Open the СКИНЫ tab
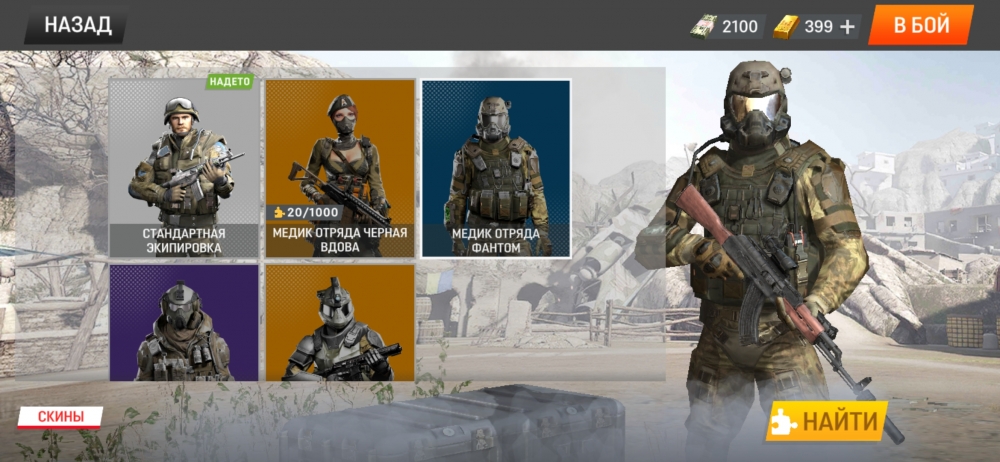The width and height of the screenshot is (1000, 462). 62,416
